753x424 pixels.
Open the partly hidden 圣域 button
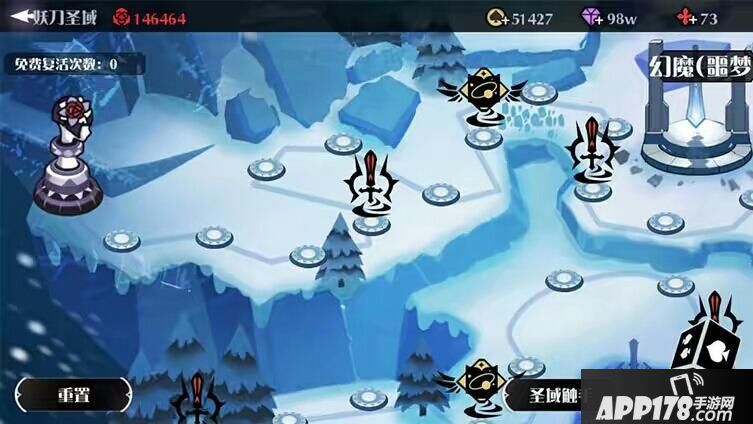click(545, 394)
